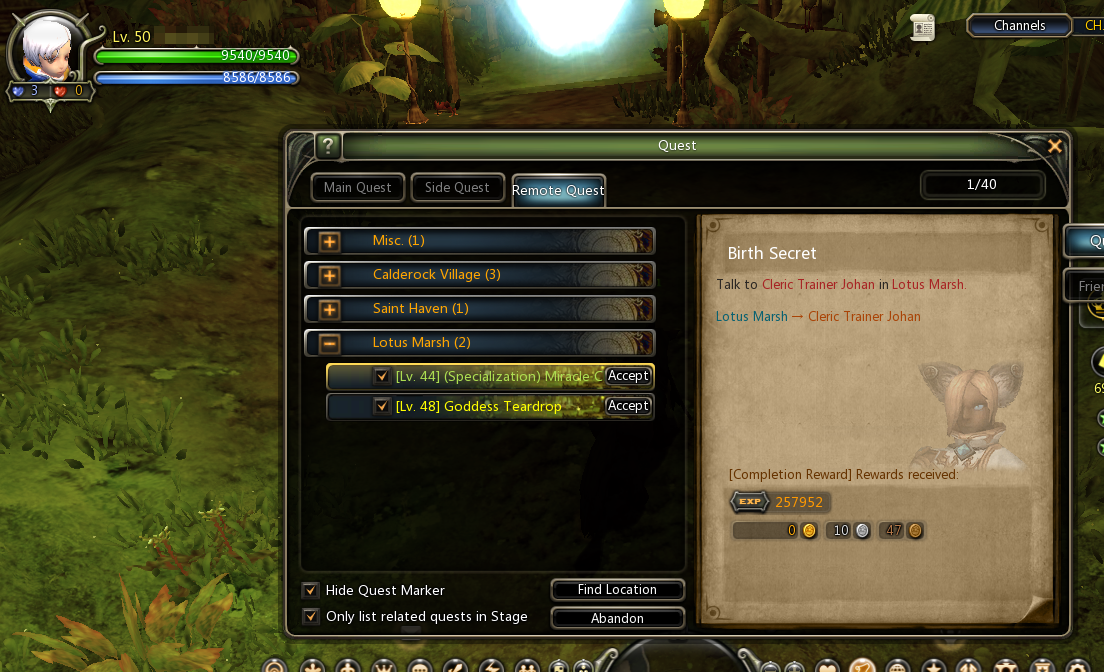Click the Find Location button
This screenshot has width=1104, height=672.
617,590
